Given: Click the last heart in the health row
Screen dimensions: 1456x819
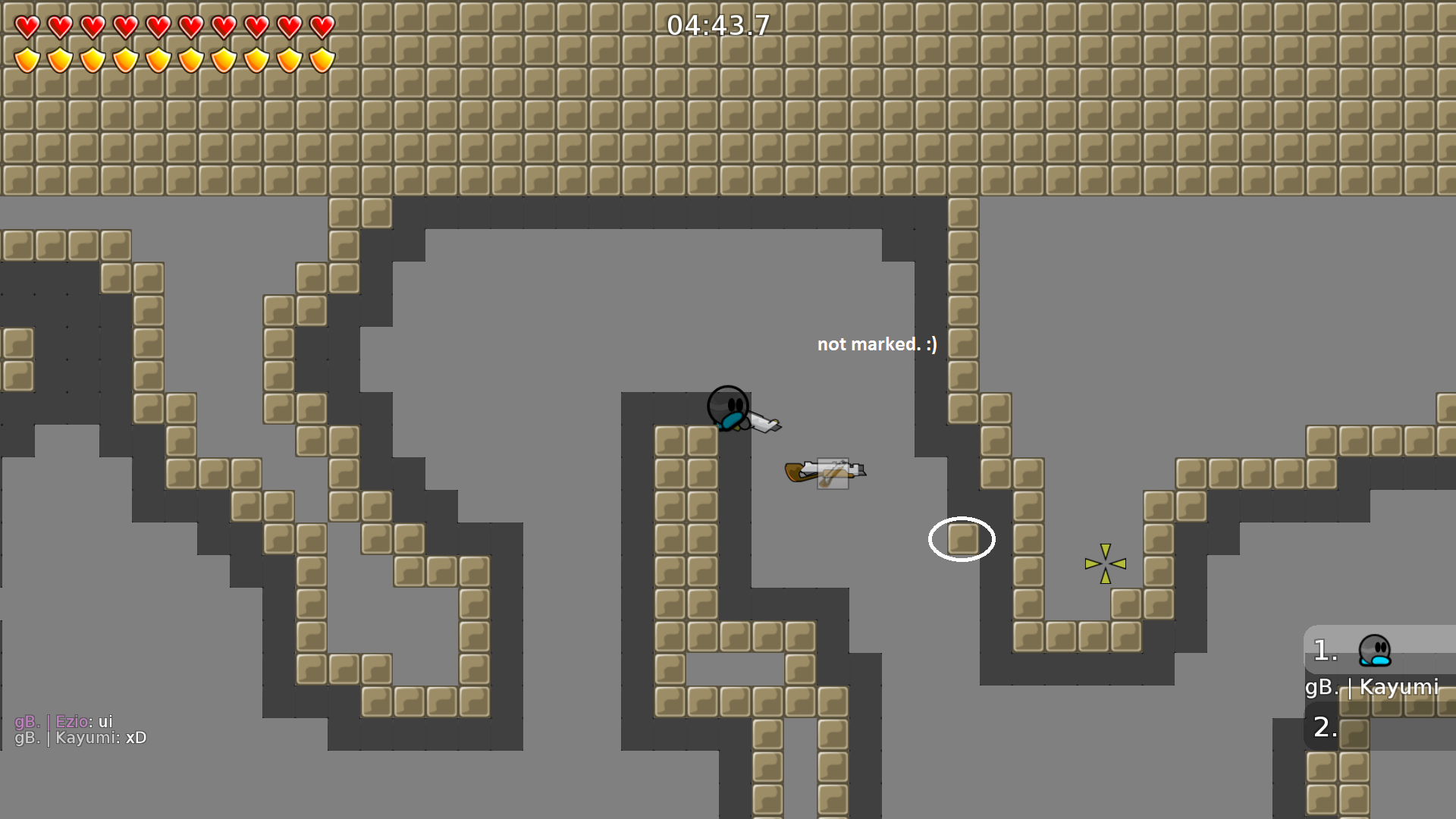Looking at the screenshot, I should [x=319, y=27].
